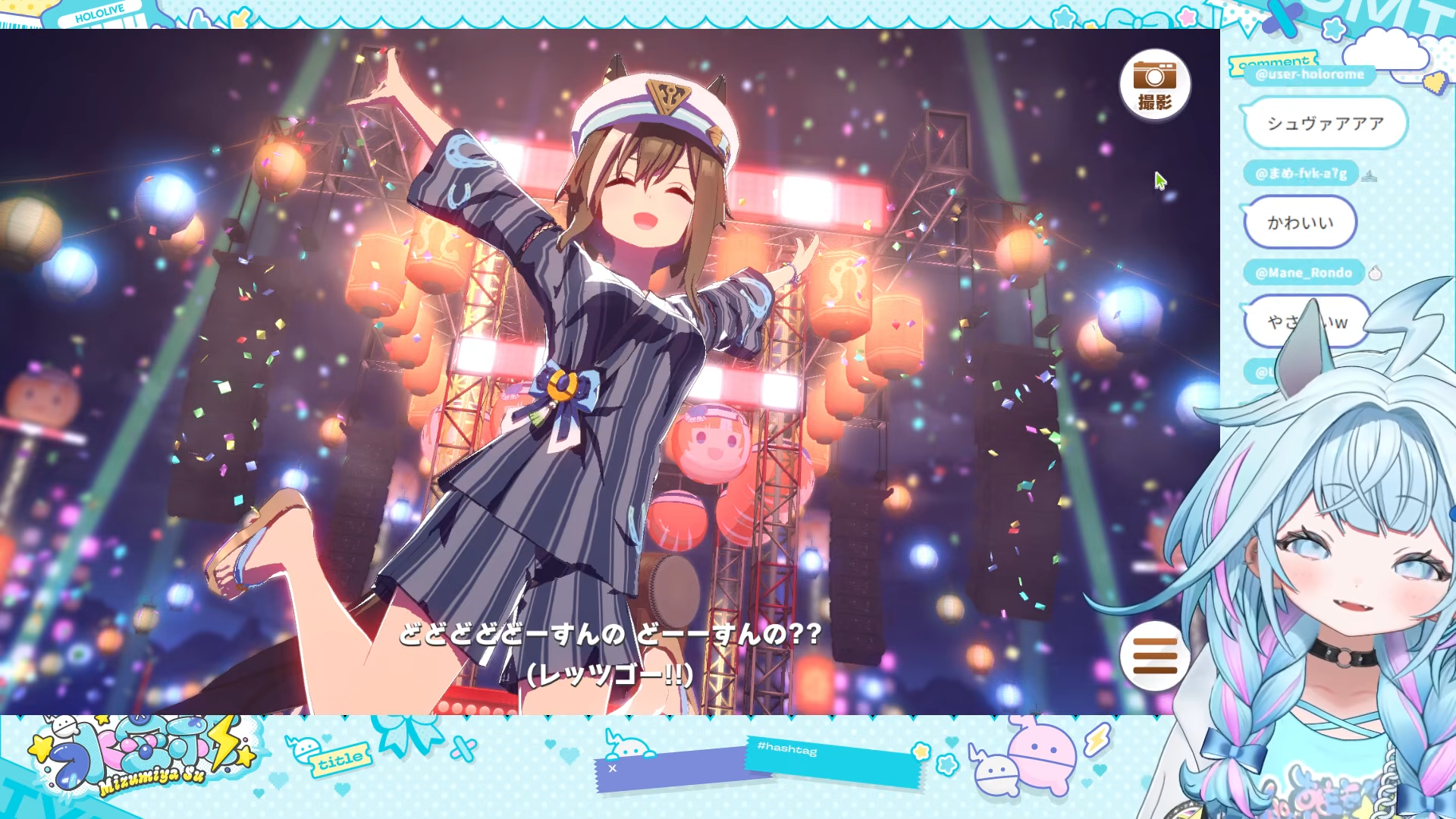Viewport: 1456px width, 819px height.
Task: Take a photo with the 撮影 camera button
Action: (1154, 85)
